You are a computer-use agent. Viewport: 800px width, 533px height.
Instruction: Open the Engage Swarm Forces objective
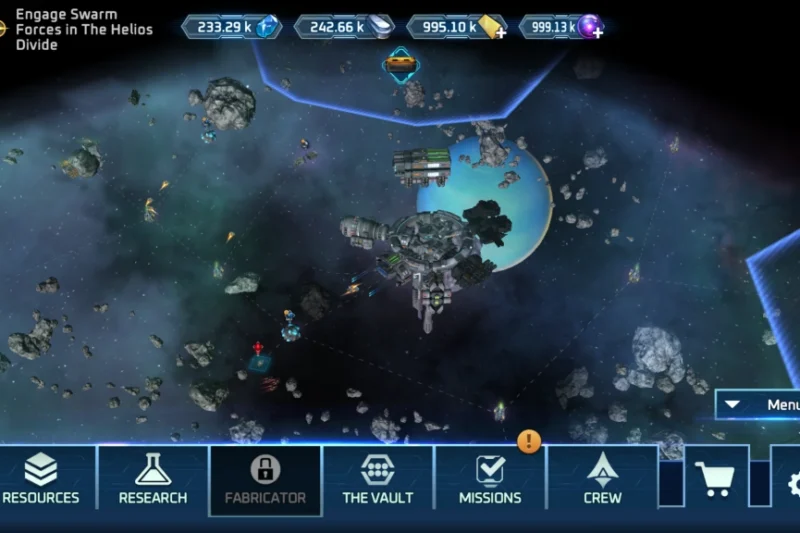point(78,30)
